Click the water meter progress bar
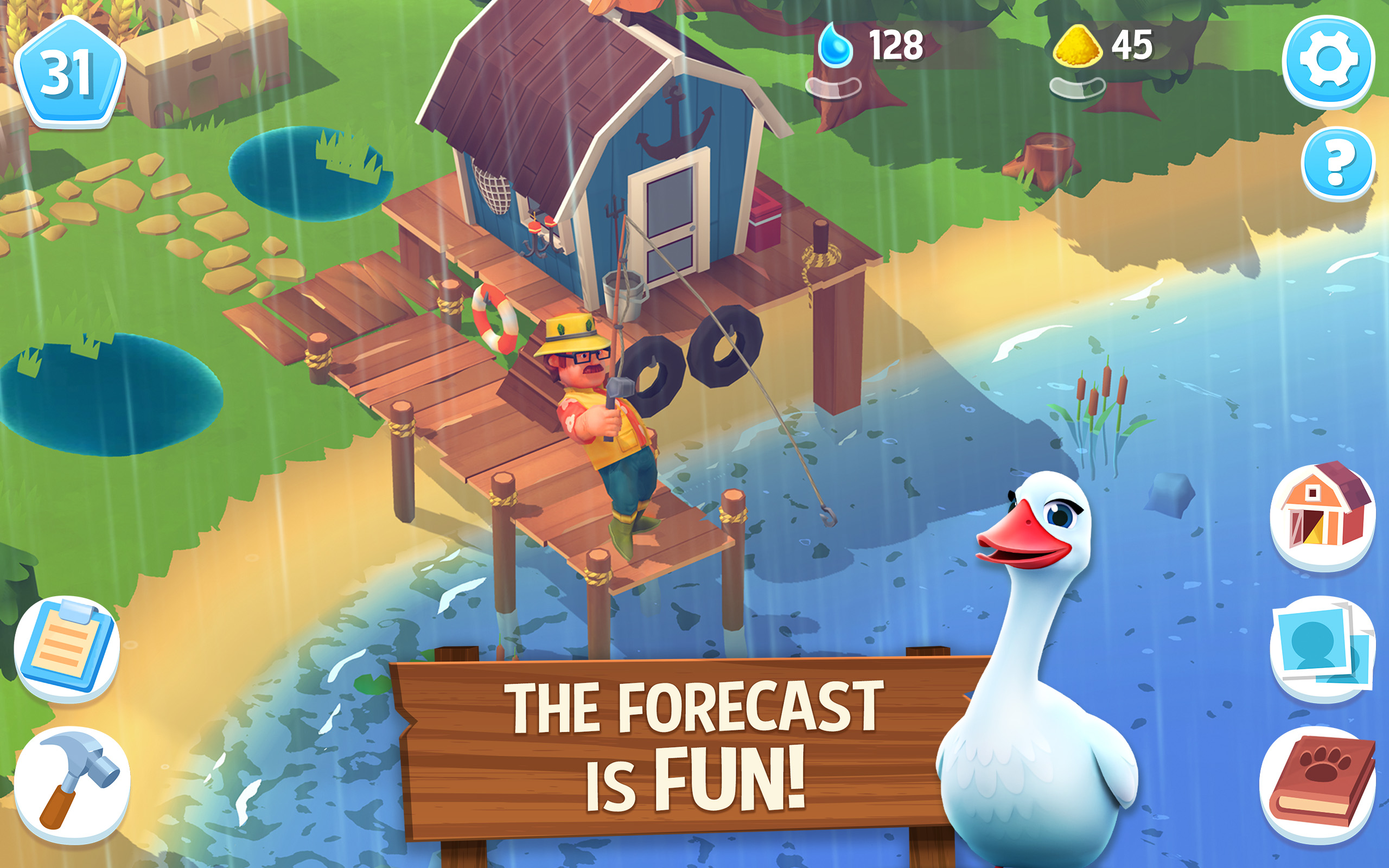Viewport: 1389px width, 868px height. 833,86
